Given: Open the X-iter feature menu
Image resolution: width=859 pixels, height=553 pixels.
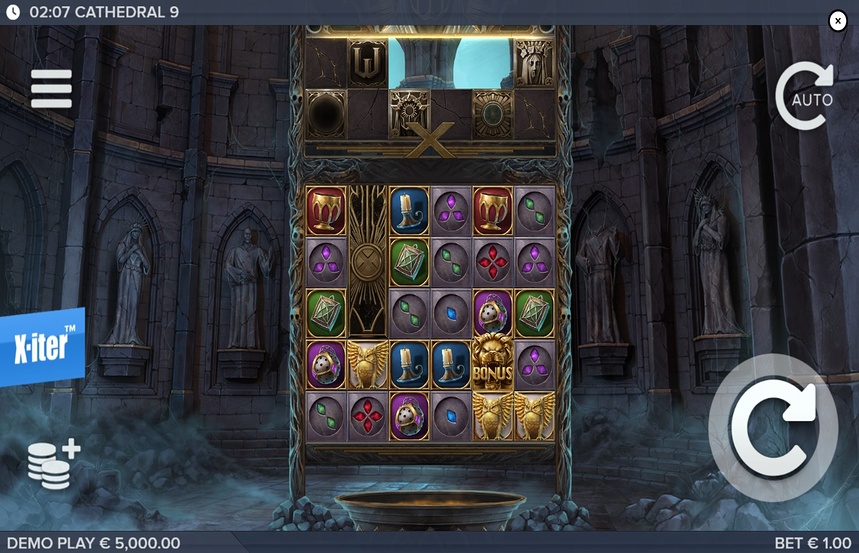Looking at the screenshot, I should pyautogui.click(x=42, y=346).
